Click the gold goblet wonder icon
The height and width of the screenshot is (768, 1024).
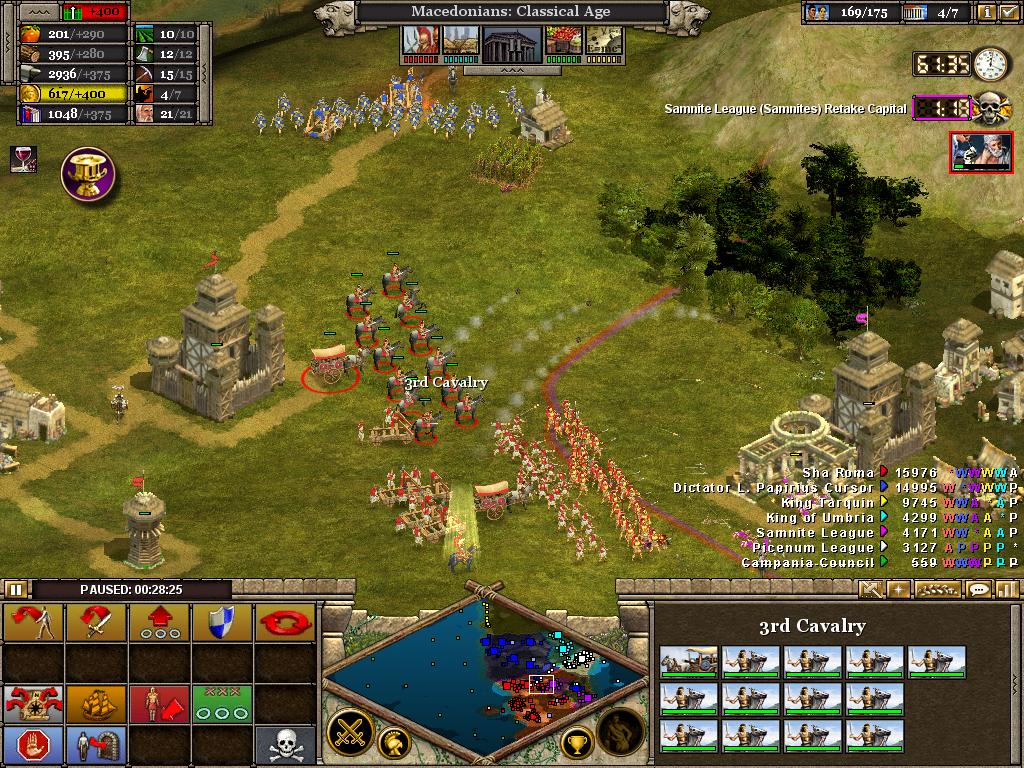(89, 173)
